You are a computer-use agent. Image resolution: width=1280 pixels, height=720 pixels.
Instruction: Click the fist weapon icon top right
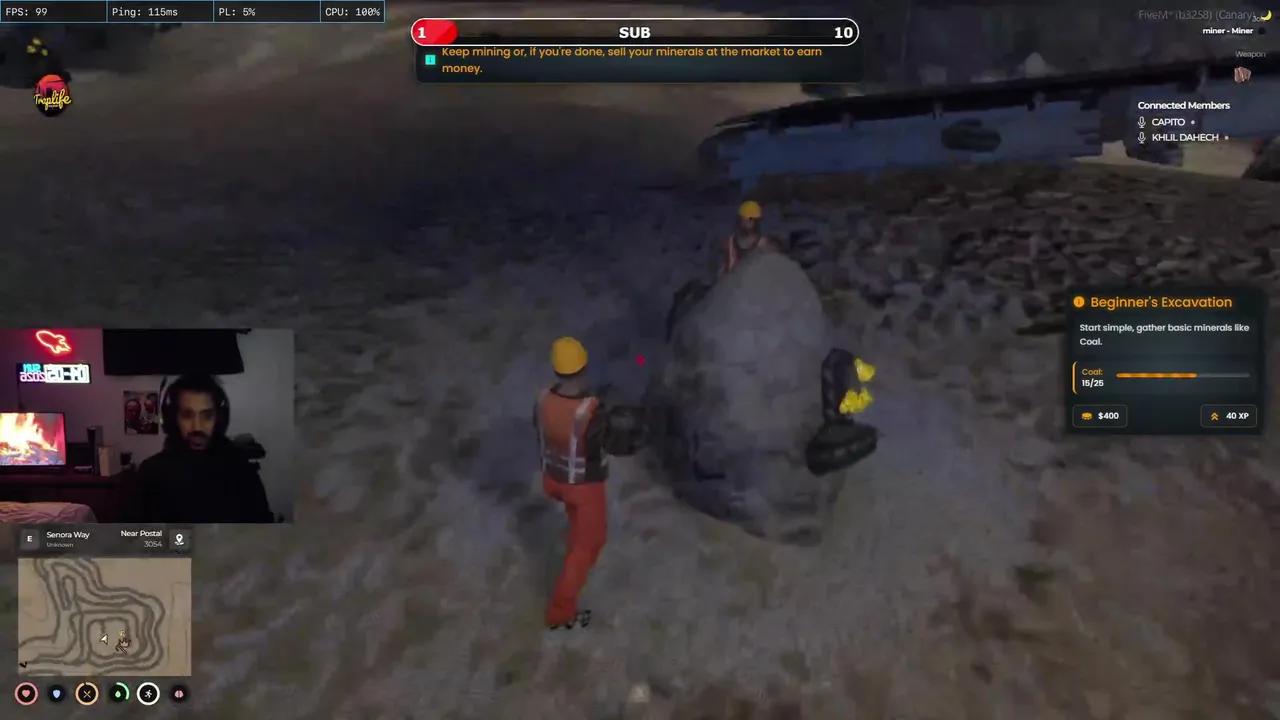[x=1242, y=75]
